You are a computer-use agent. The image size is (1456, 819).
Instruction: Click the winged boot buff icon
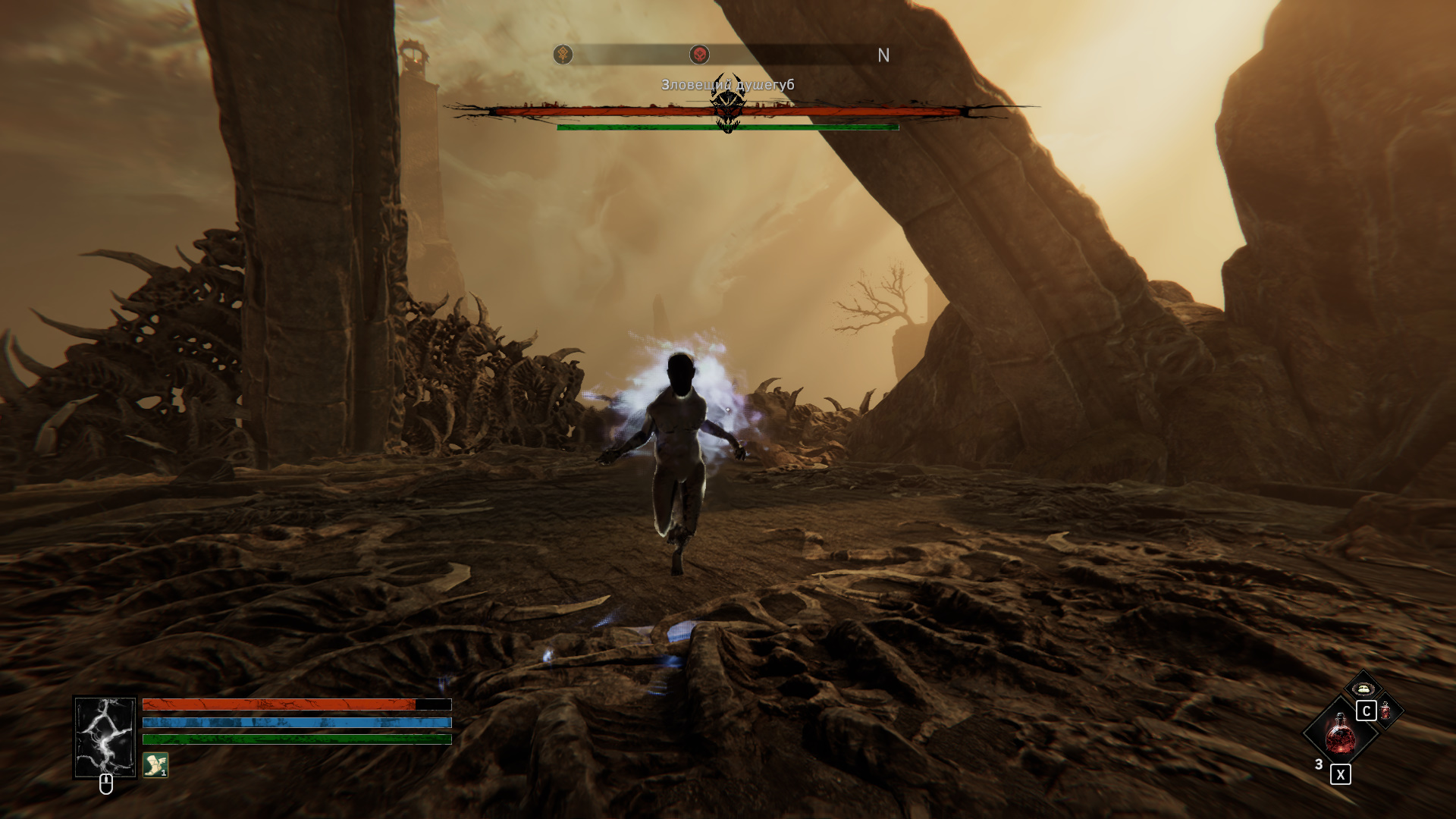[x=155, y=764]
